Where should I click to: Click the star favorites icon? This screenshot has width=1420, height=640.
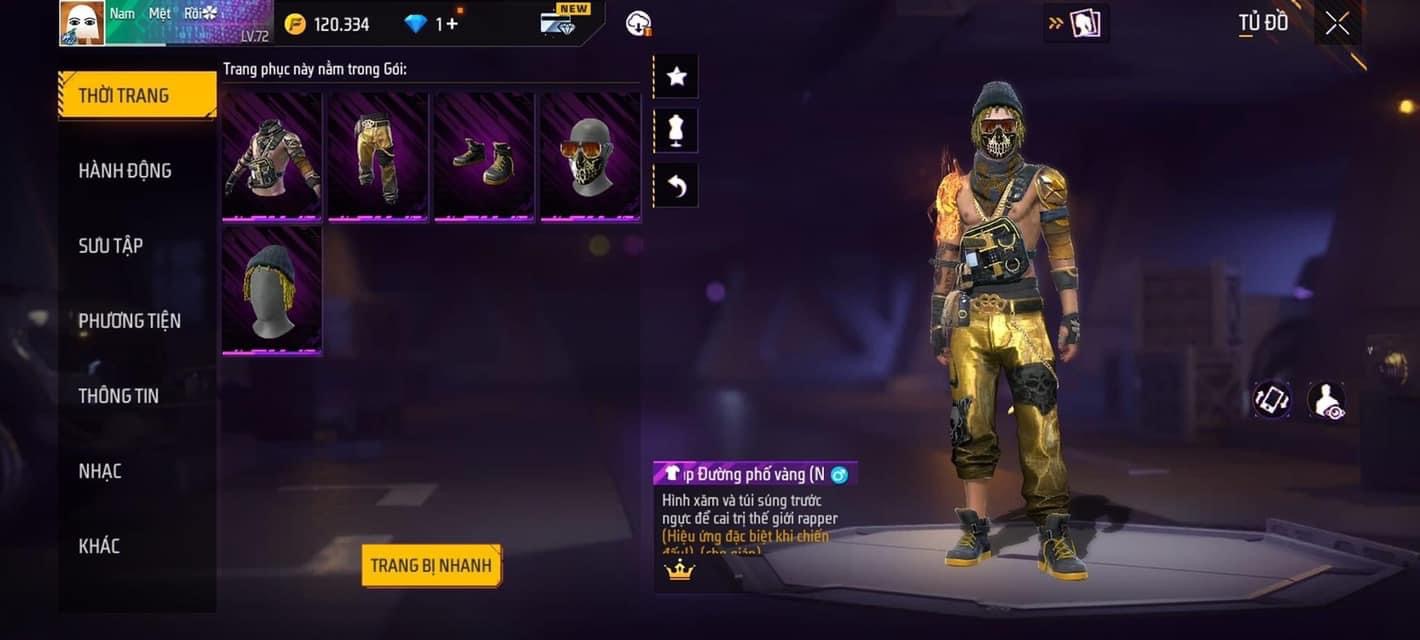click(x=676, y=76)
